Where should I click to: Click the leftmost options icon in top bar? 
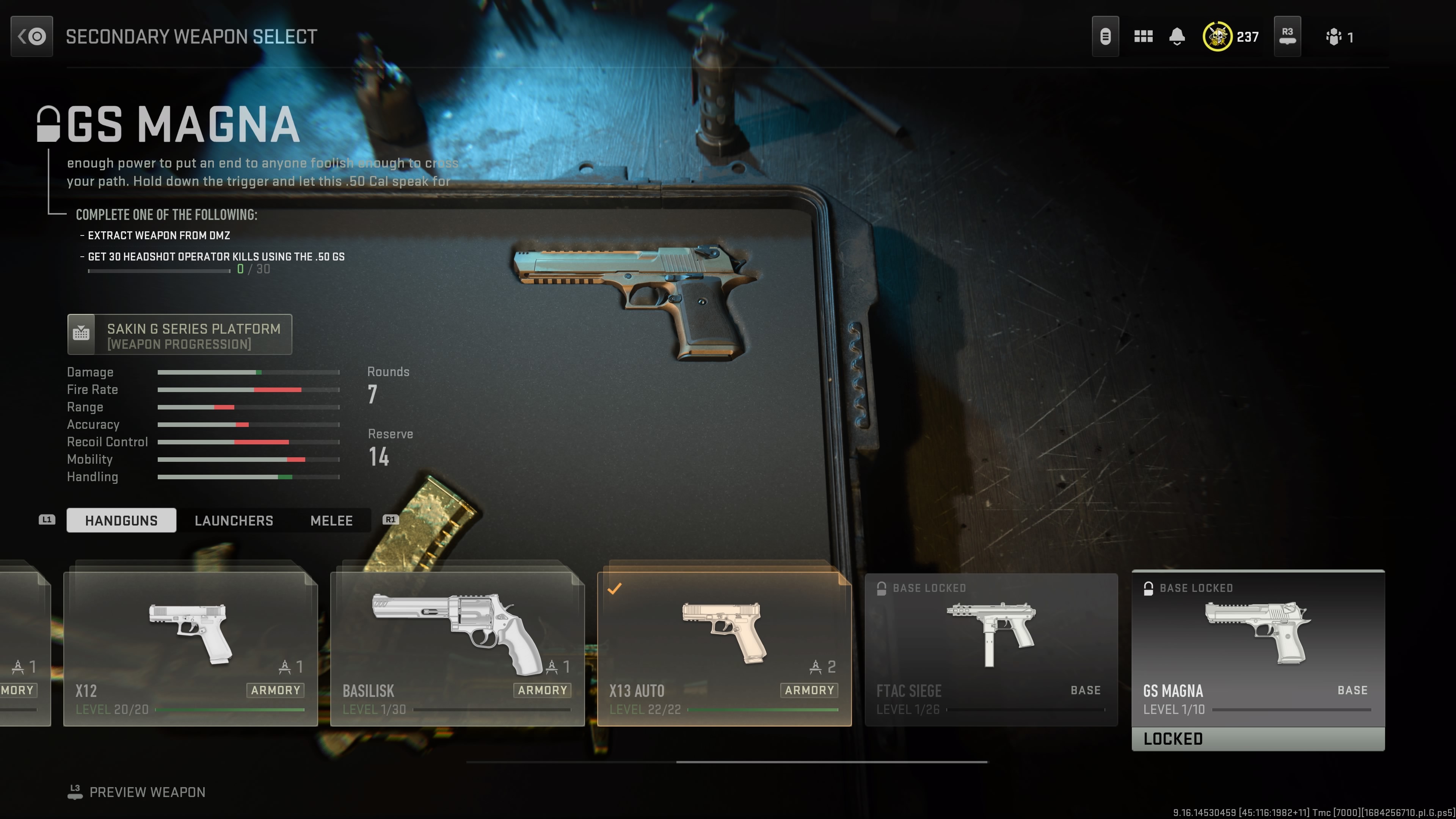(x=1106, y=36)
